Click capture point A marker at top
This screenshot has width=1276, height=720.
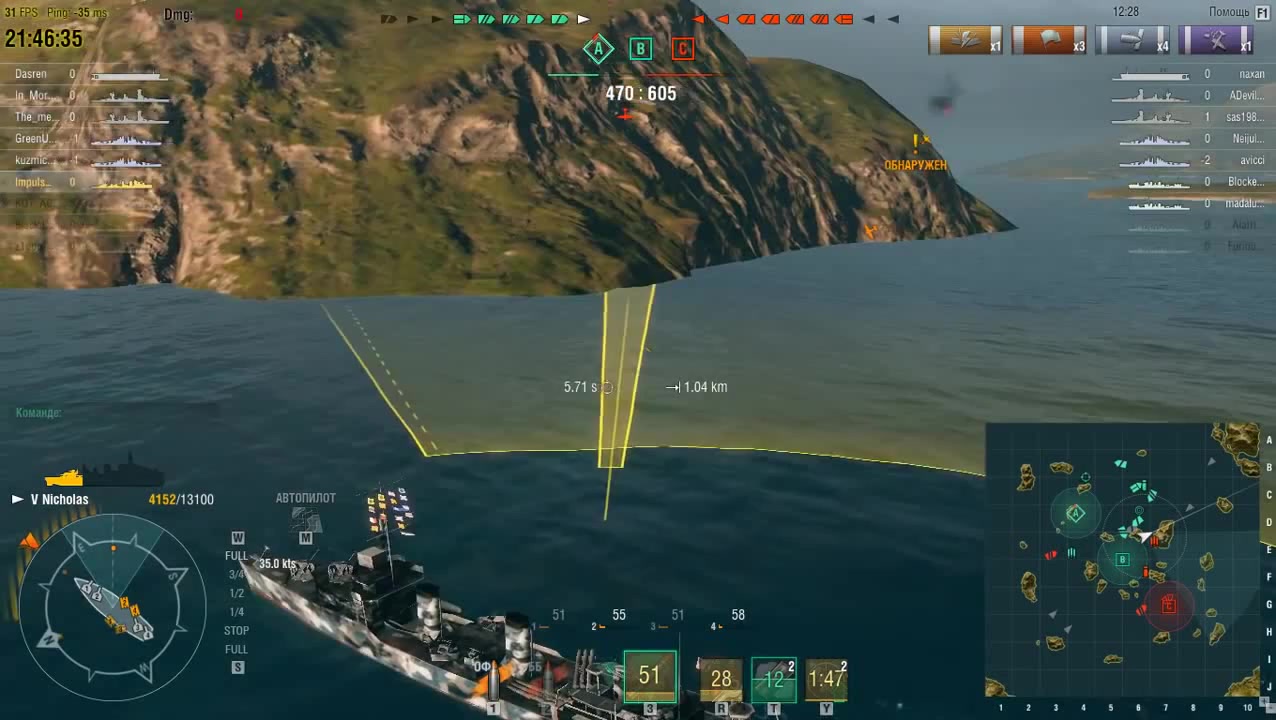(x=598, y=49)
